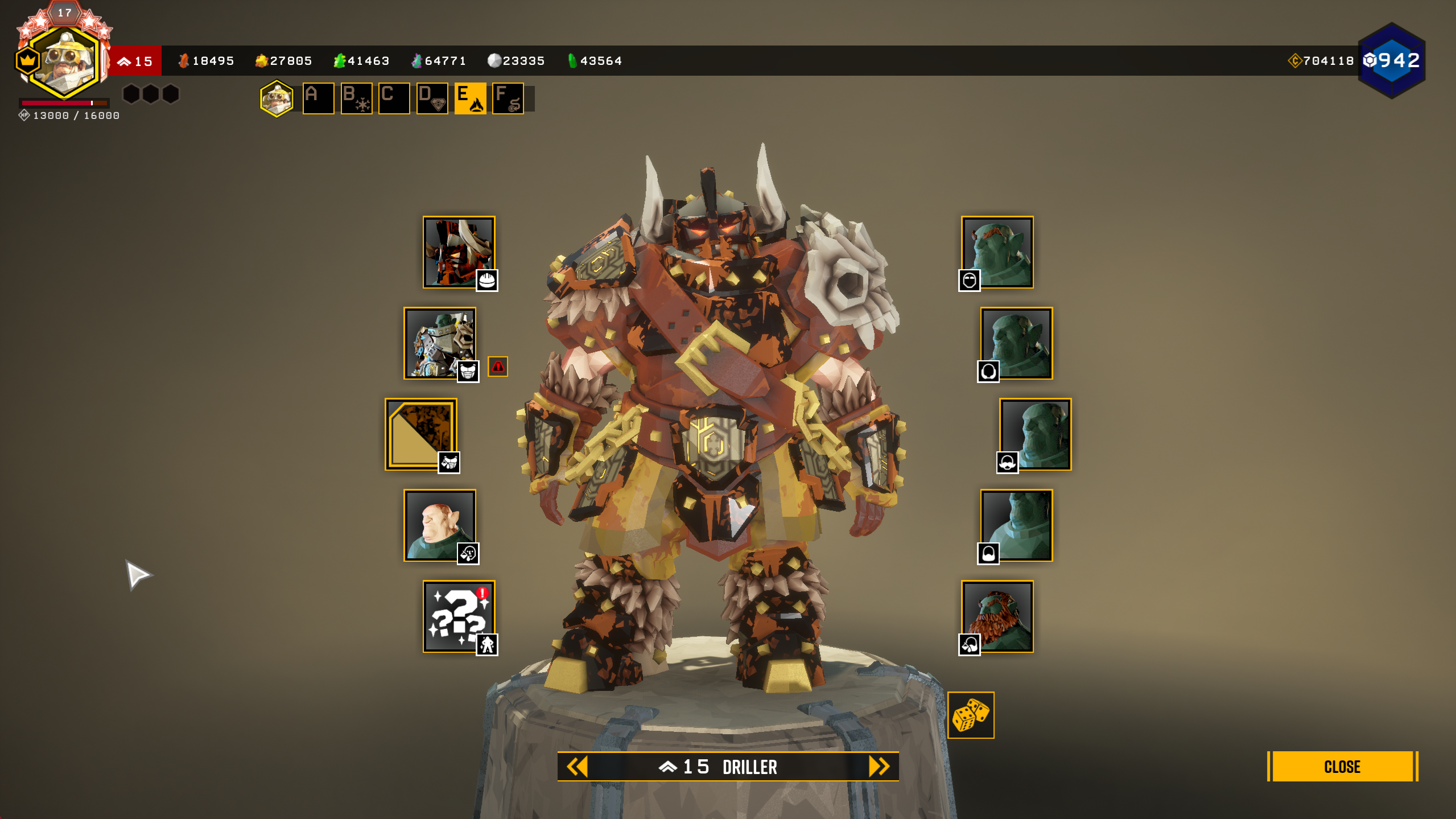1456x819 pixels.
Task: Switch to the next dwarf class
Action: [878, 766]
